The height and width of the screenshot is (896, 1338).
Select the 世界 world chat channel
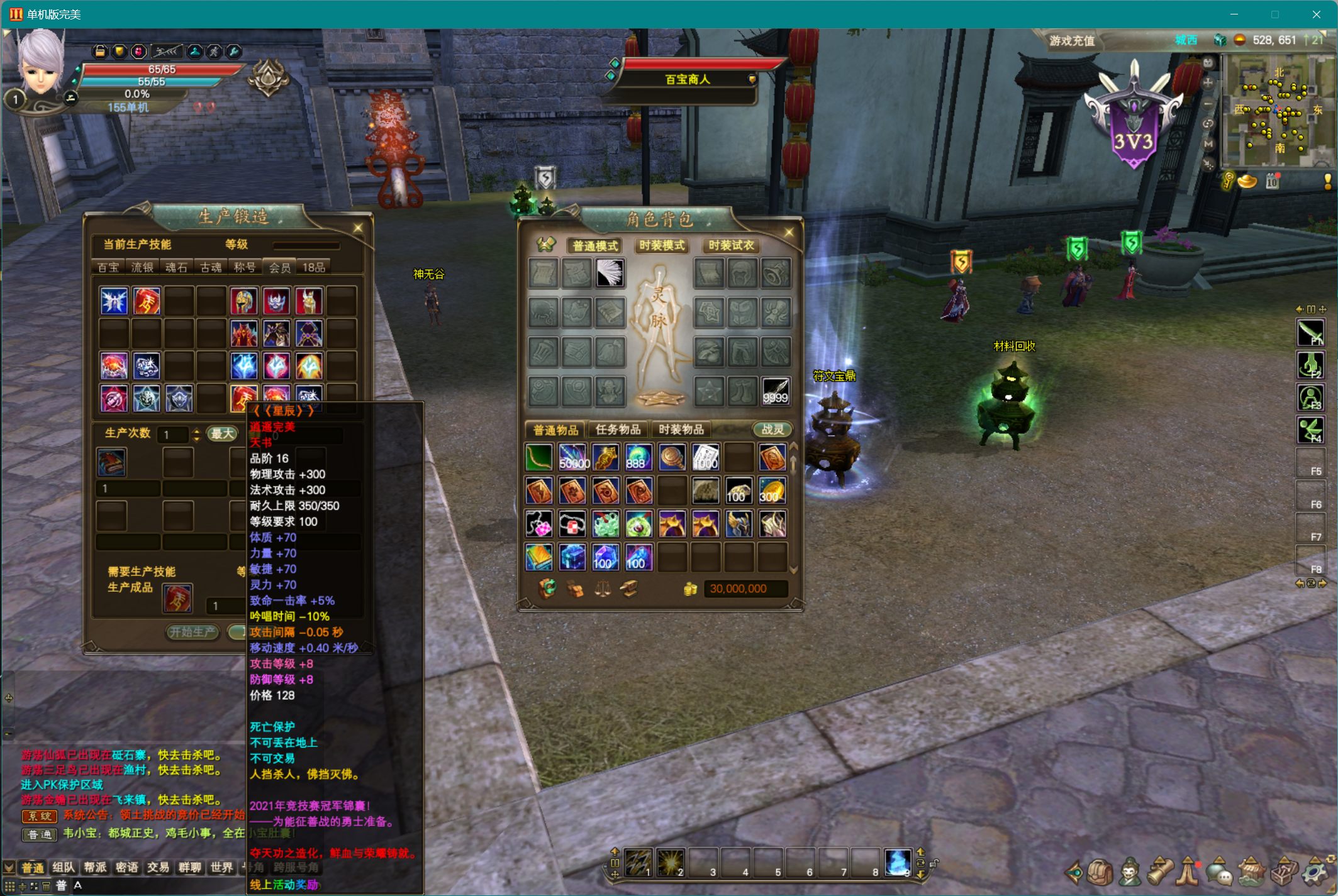coord(221,868)
